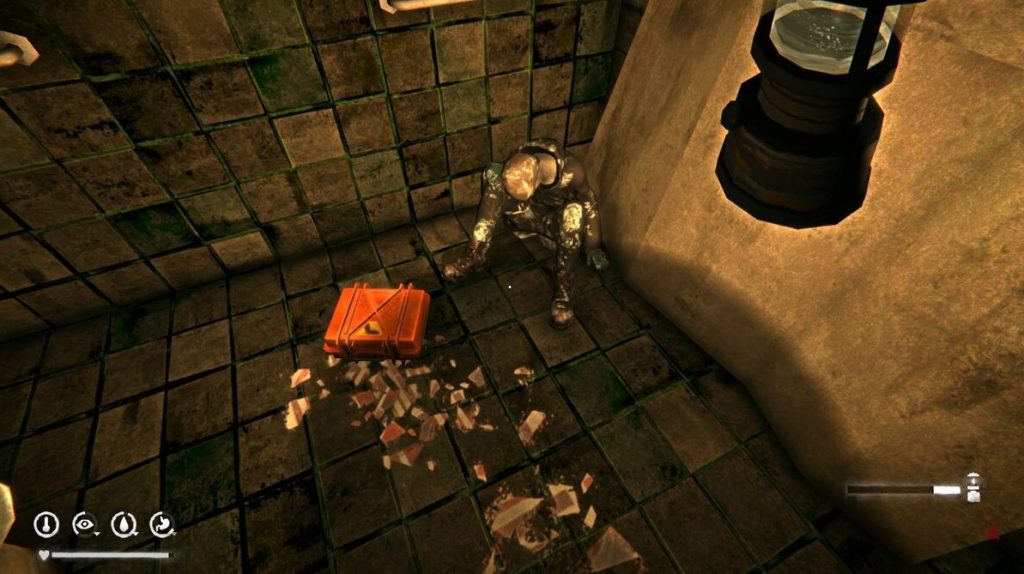This screenshot has height=574, width=1024.
Task: Click the thermometer temperature status icon
Action: pos(45,523)
